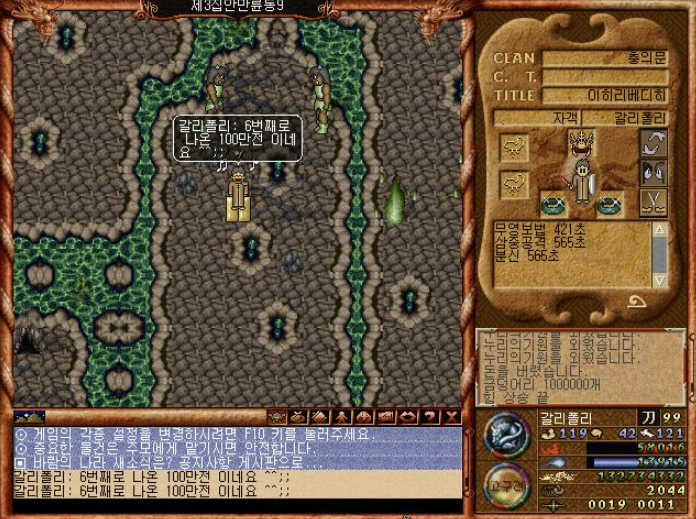Choose the face icon button on the character panel
Viewport: 696px width, 519px height.
tap(654, 172)
